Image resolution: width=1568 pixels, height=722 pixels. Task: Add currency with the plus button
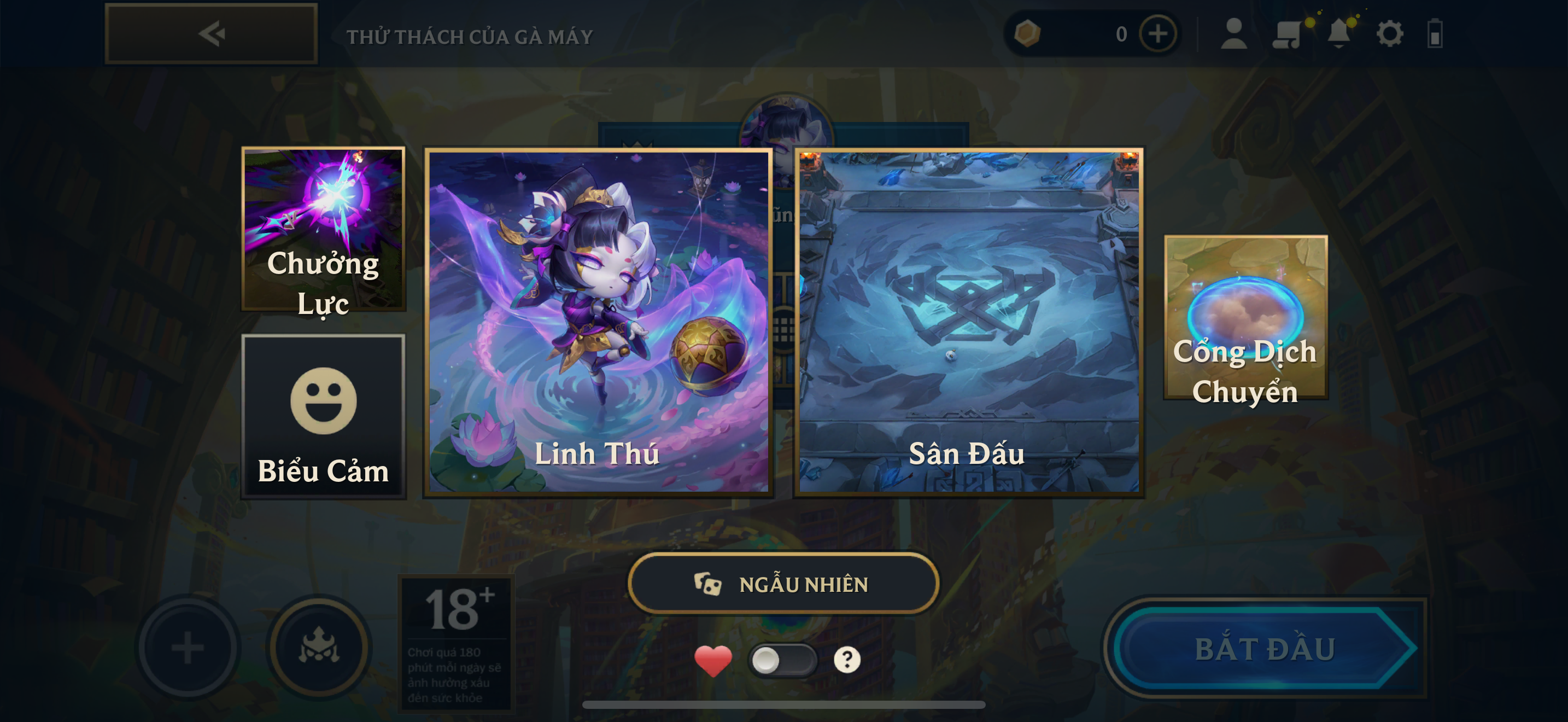click(1157, 34)
